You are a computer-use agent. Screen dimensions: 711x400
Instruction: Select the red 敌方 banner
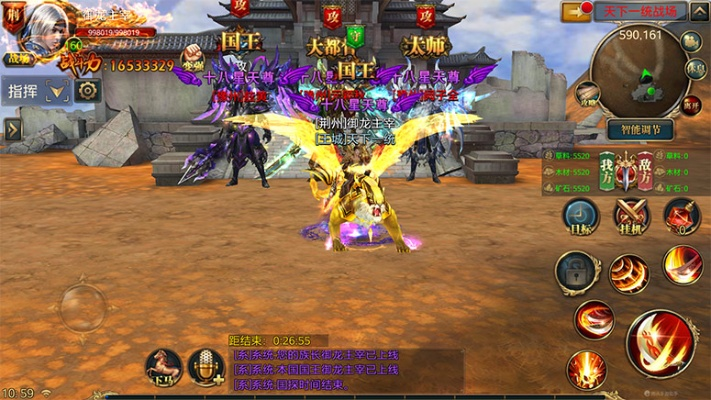[x=646, y=167]
